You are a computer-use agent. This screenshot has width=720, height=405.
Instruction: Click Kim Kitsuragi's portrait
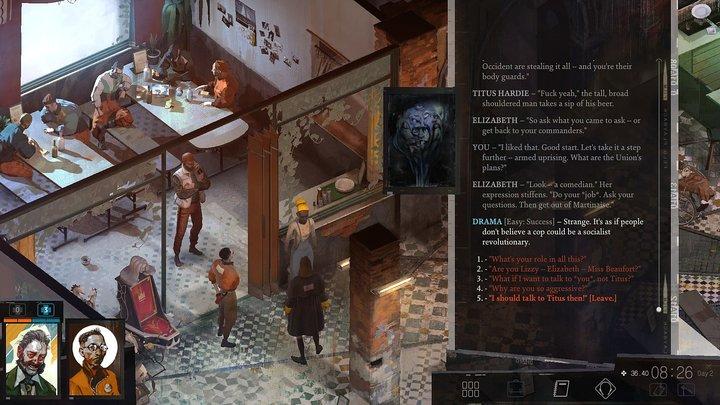[x=93, y=357]
